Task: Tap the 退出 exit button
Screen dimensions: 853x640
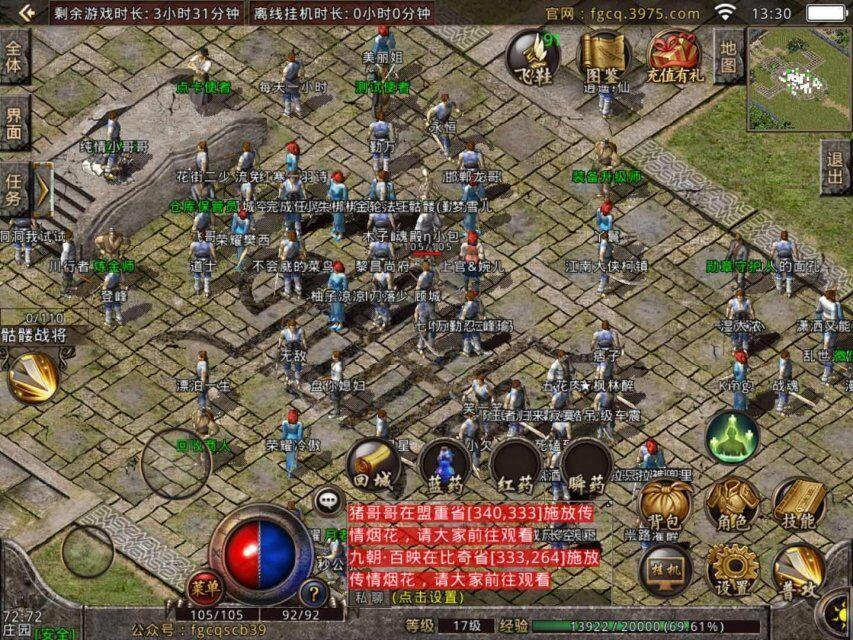Action: pos(834,167)
